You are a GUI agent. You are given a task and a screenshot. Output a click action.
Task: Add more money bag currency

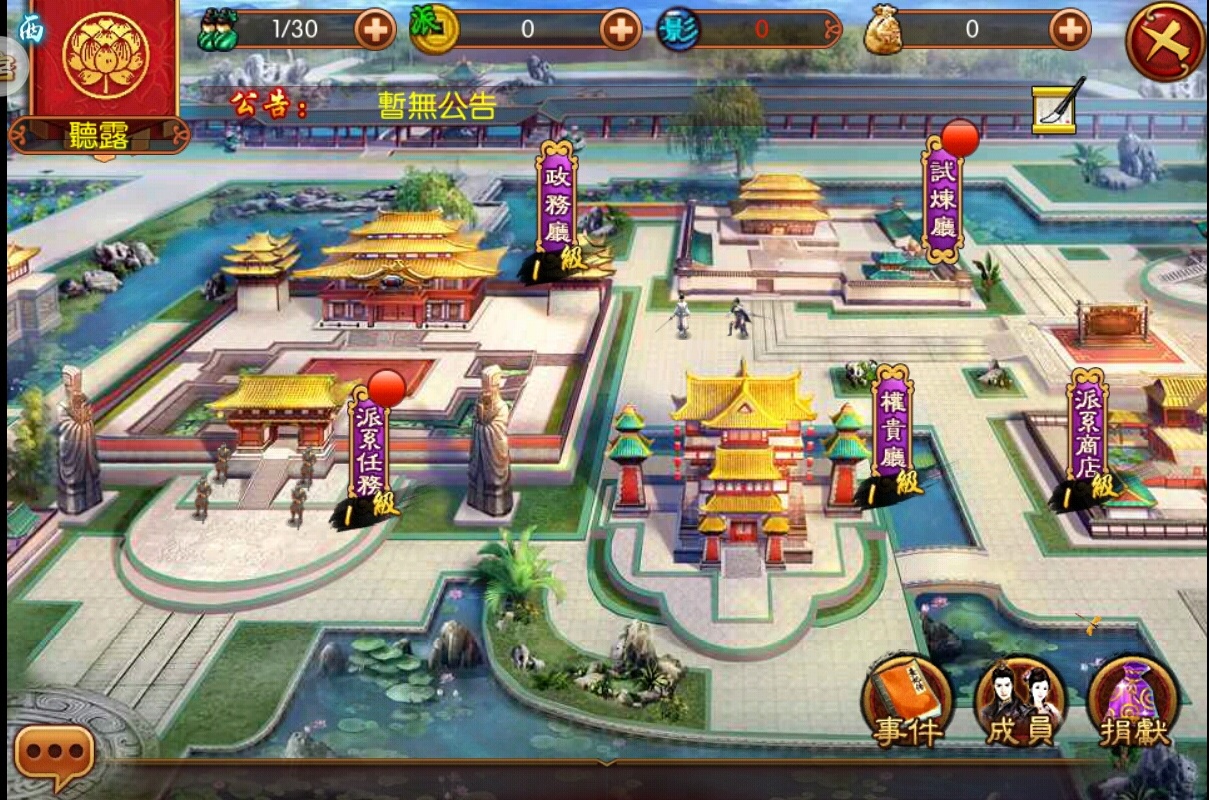point(1070,30)
